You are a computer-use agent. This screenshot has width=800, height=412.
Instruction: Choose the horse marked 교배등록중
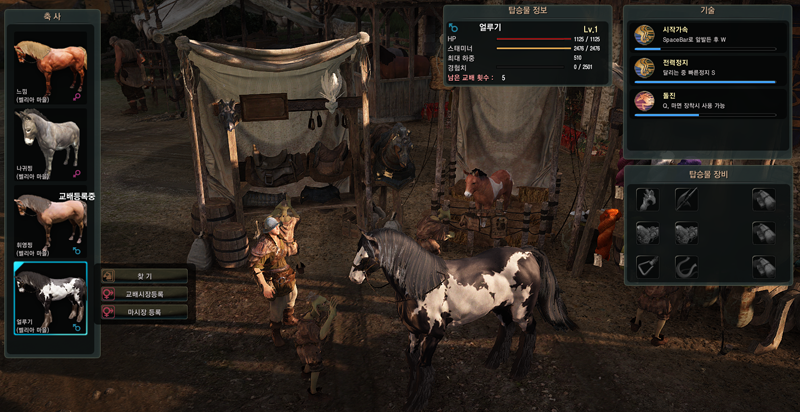(x=50, y=221)
